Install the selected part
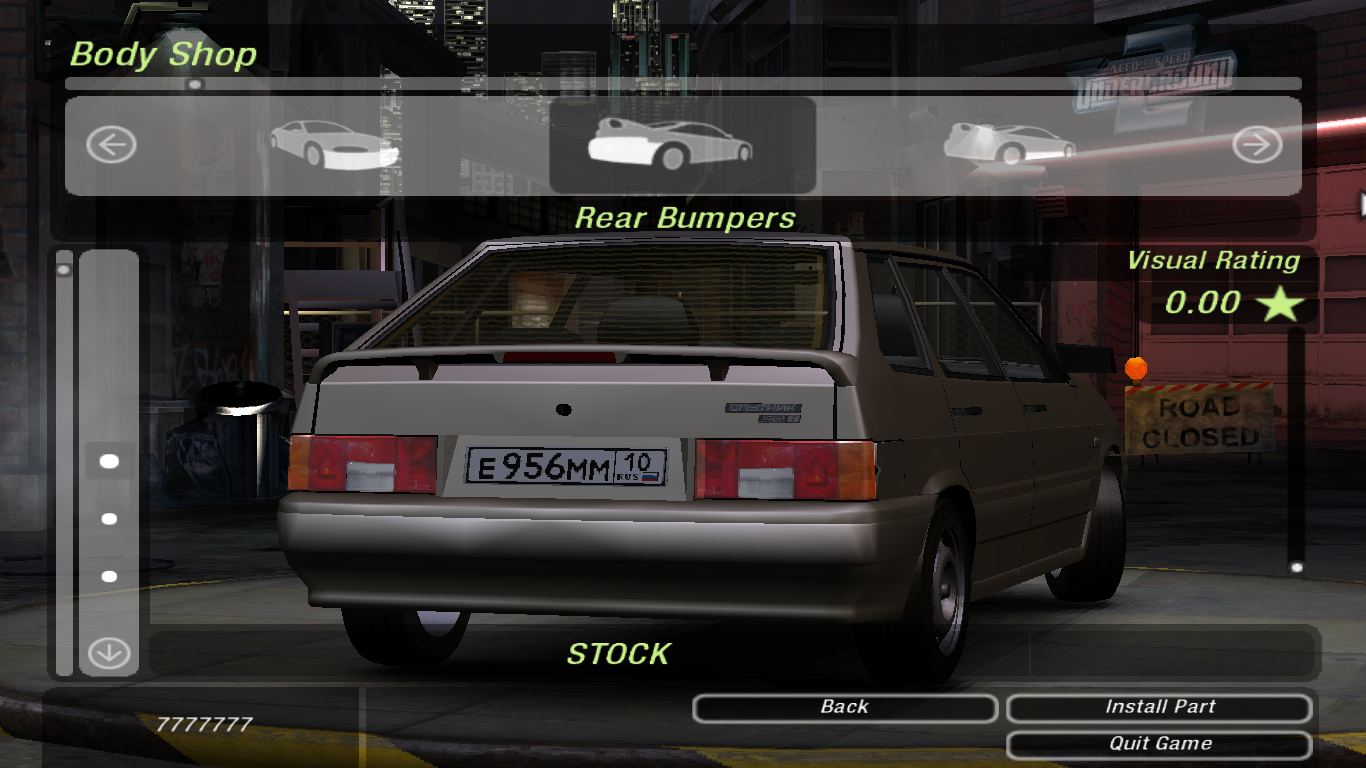The image size is (1366, 768). (x=1159, y=708)
